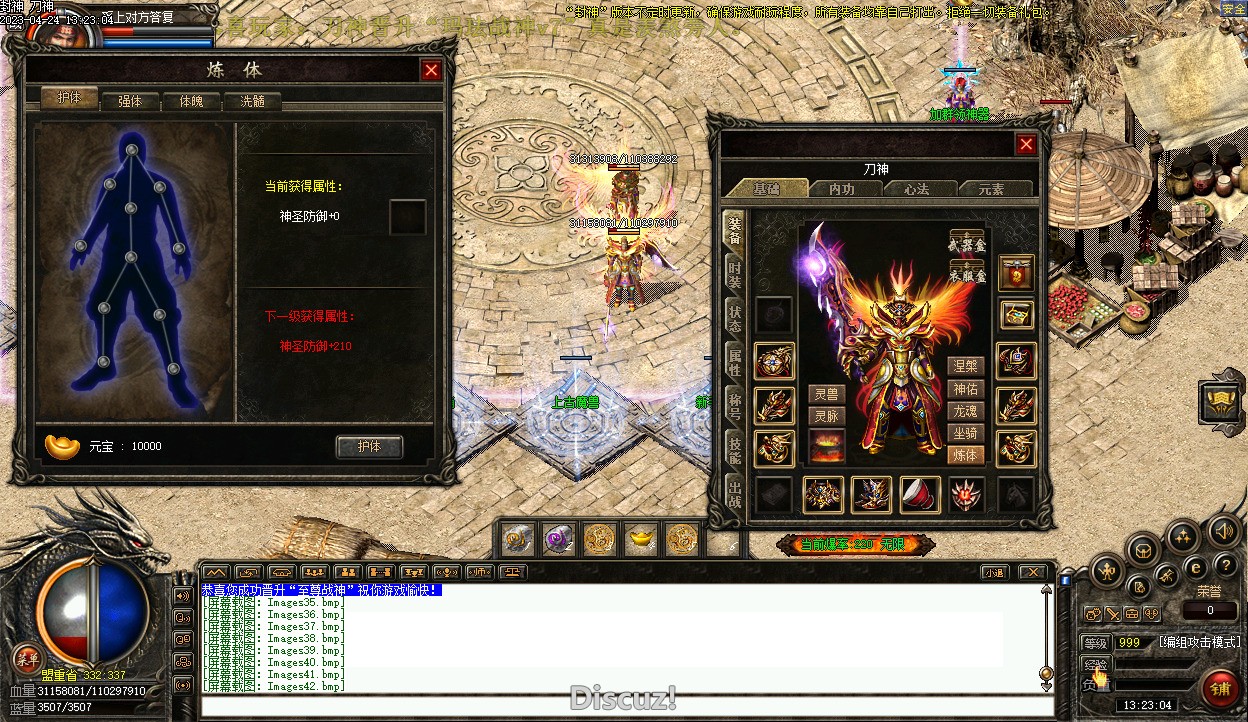
Task: Select the red horn equipment slot
Action: (x=918, y=494)
